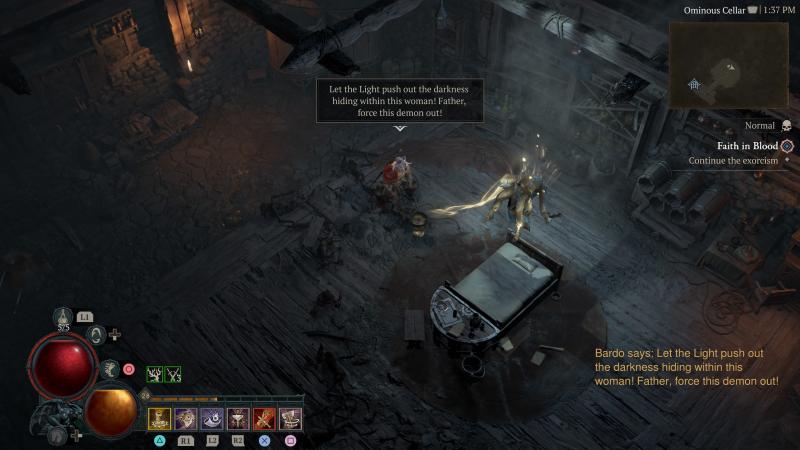Activate the red fifth skill icon
This screenshot has height=450, width=800.
[264, 419]
